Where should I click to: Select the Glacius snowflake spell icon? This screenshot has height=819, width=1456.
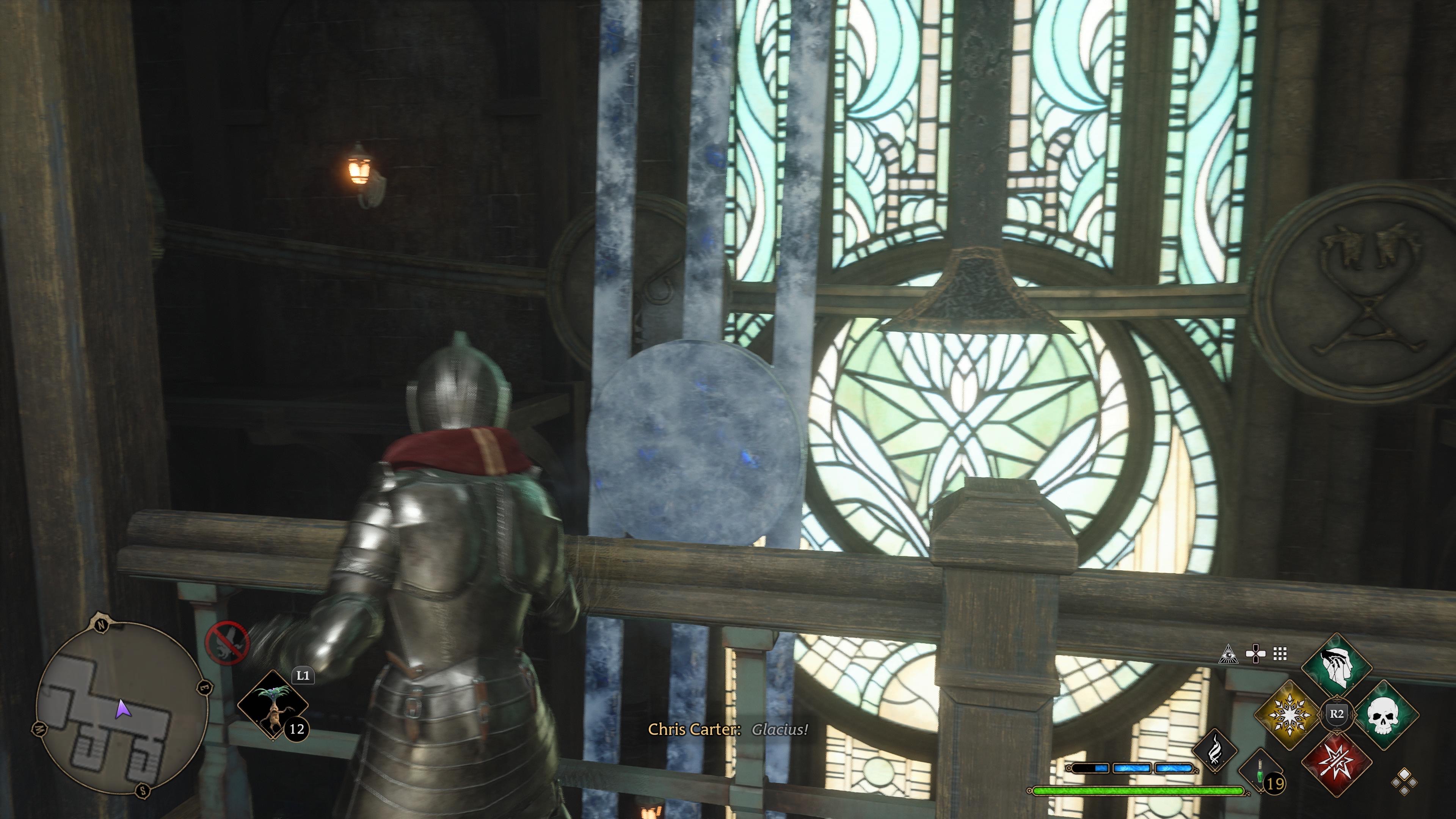pyautogui.click(x=1290, y=715)
